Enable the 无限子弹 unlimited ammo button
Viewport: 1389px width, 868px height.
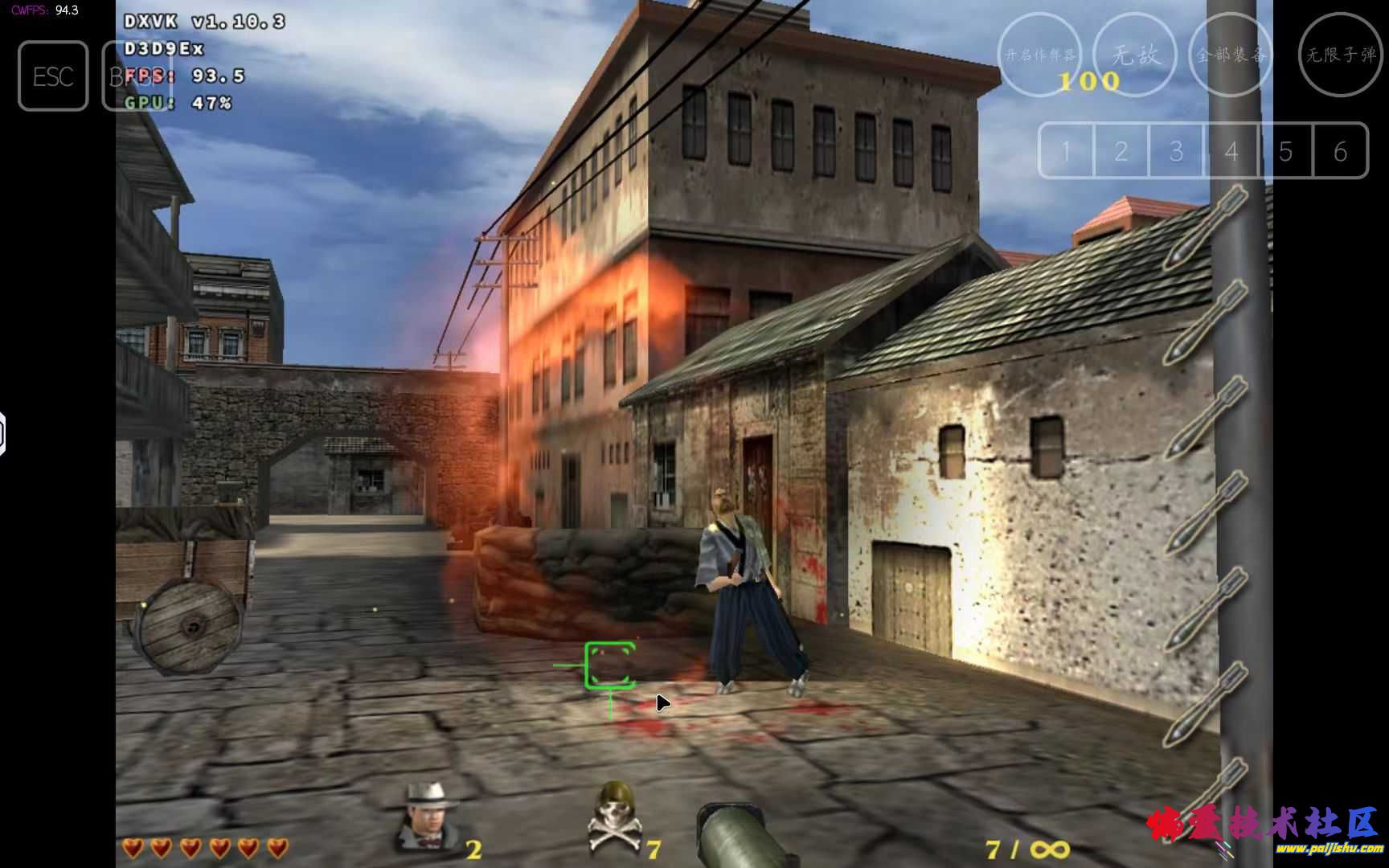[x=1340, y=55]
